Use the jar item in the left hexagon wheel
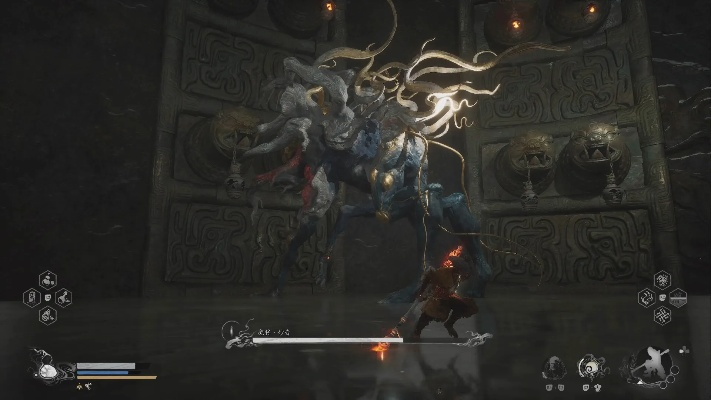 (x=32, y=297)
